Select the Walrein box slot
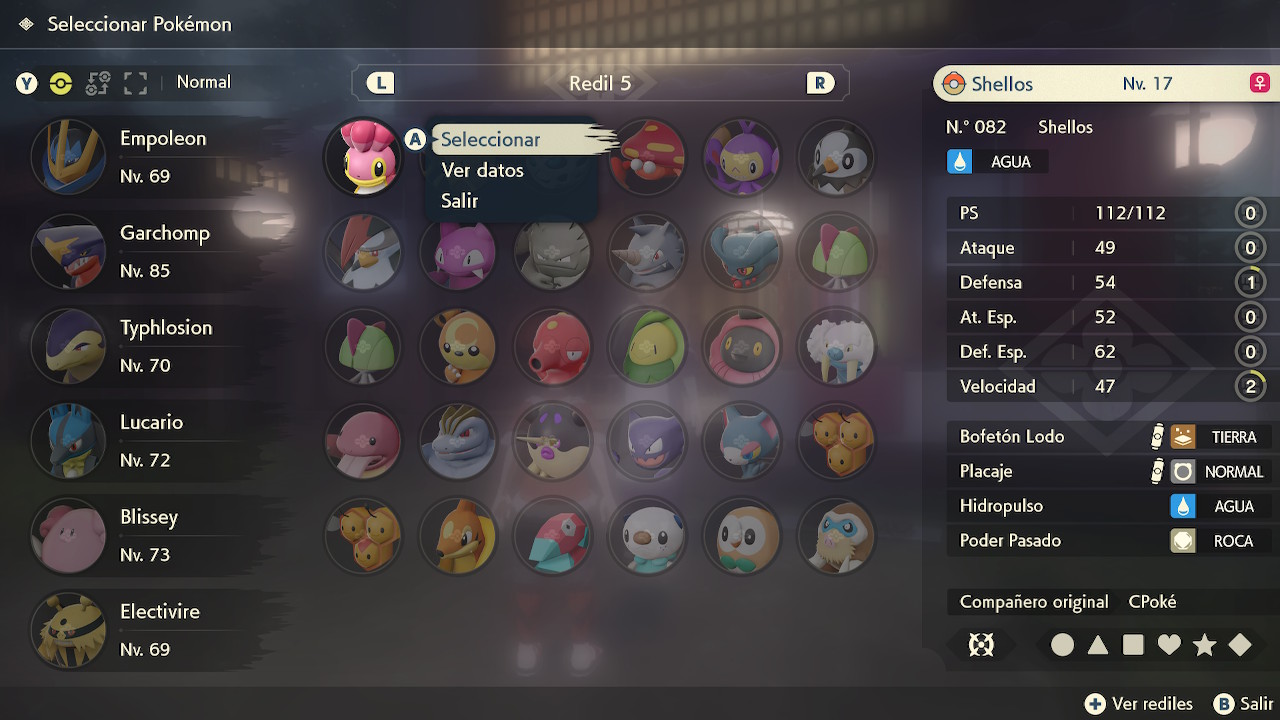 pyautogui.click(x=837, y=347)
